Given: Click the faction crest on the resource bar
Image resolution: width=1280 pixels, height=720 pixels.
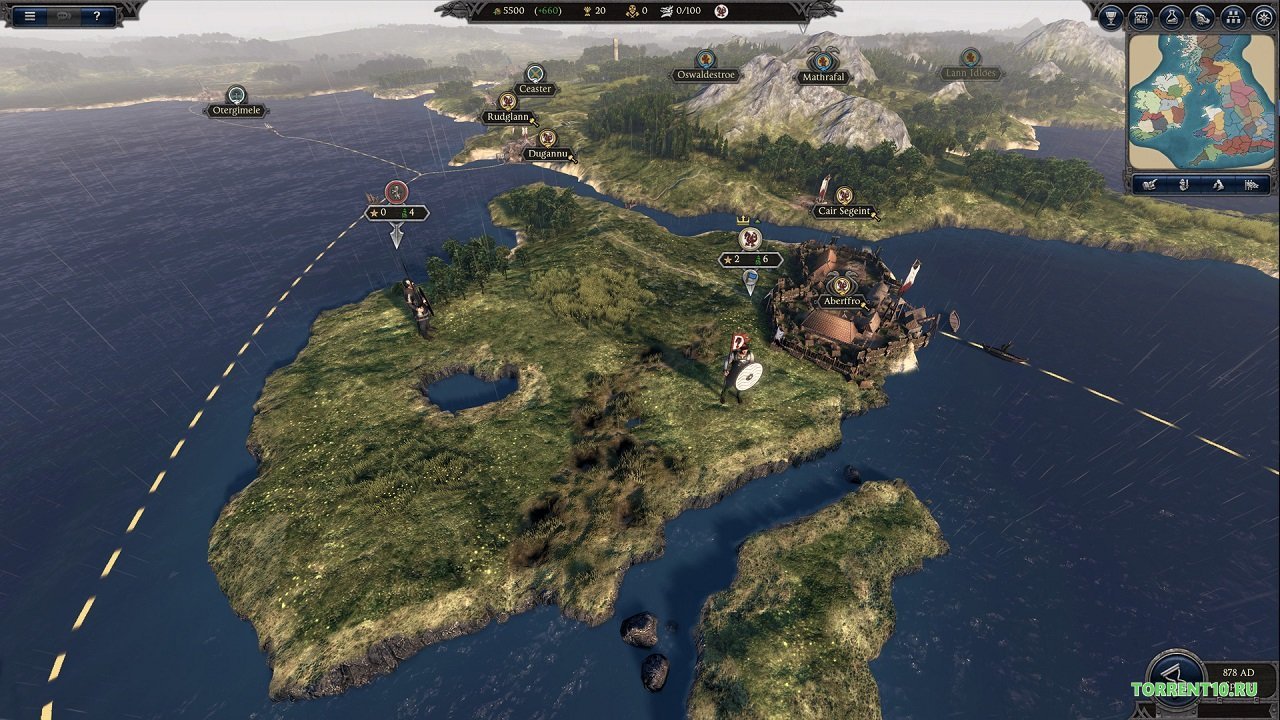Looking at the screenshot, I should pyautogui.click(x=722, y=12).
